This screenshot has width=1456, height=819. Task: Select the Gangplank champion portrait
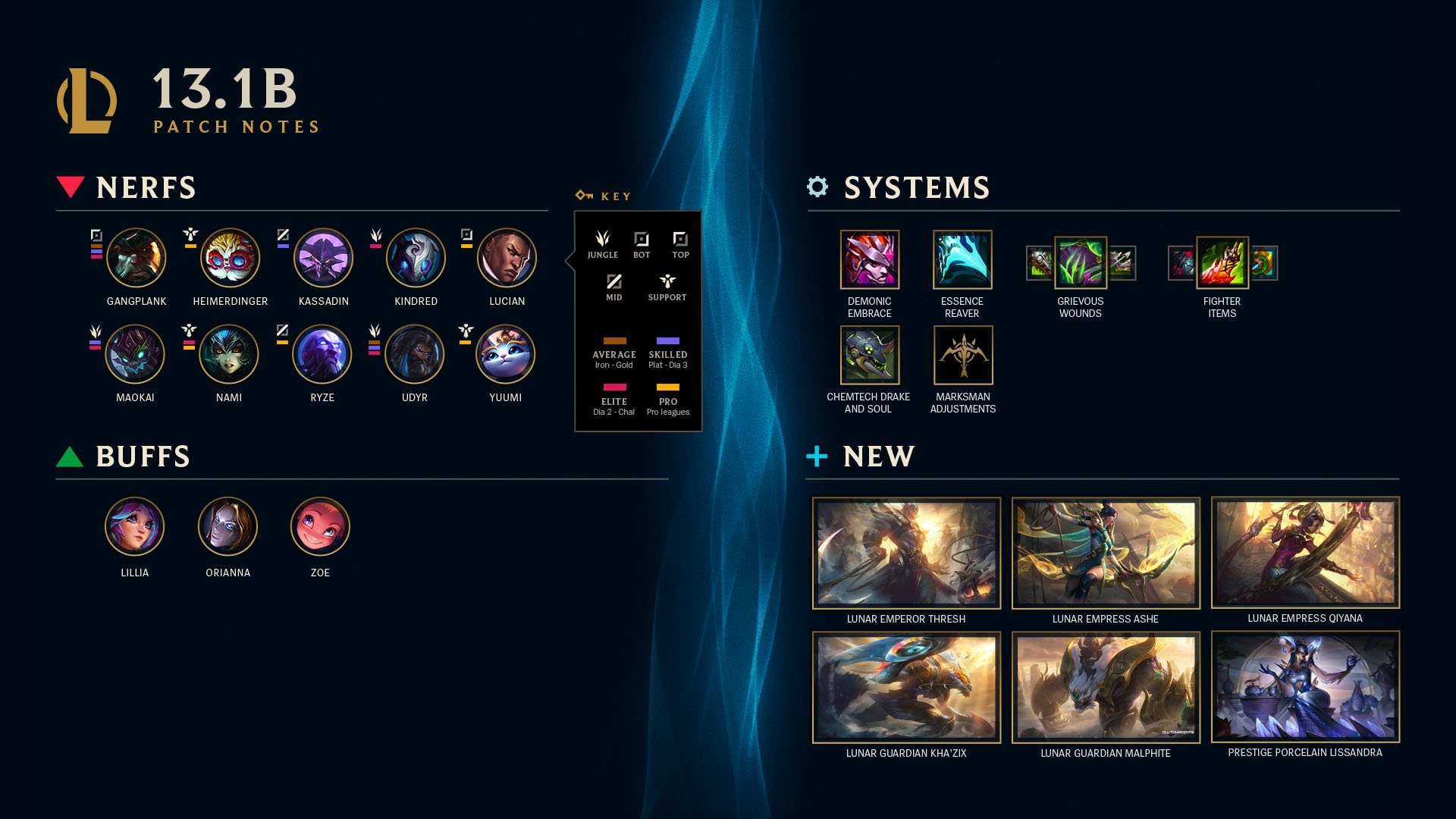pyautogui.click(x=136, y=258)
